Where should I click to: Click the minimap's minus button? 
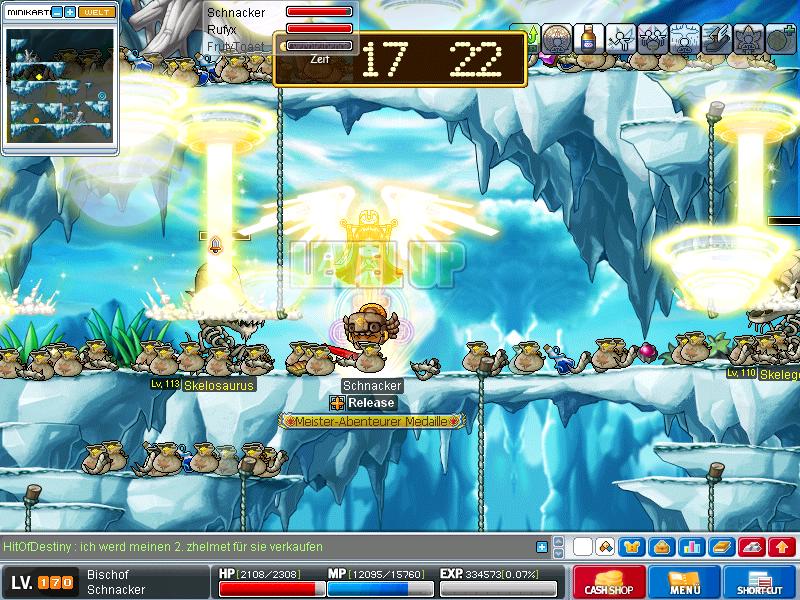pos(56,12)
